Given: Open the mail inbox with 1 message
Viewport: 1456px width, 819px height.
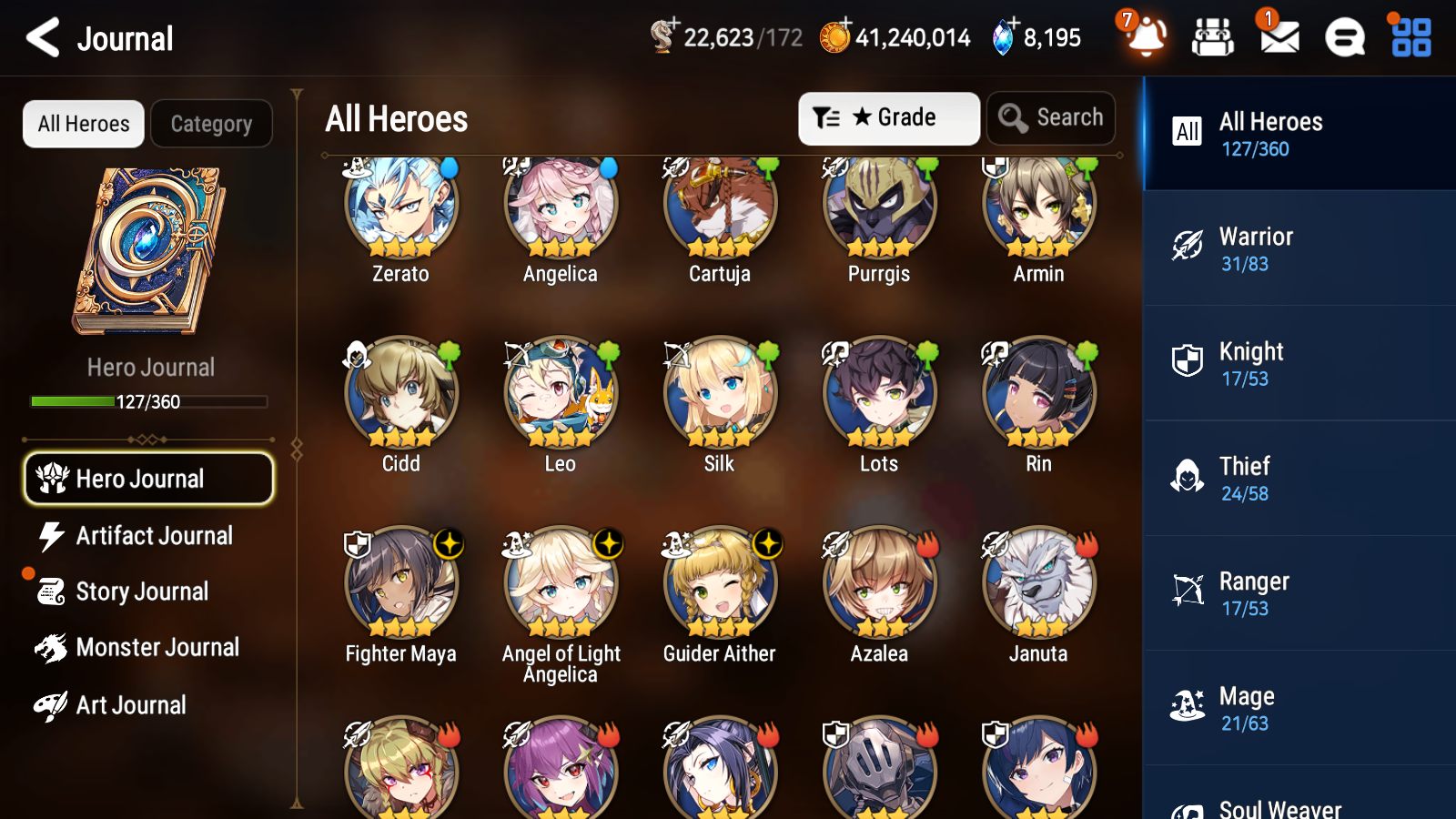Looking at the screenshot, I should coord(1278,37).
